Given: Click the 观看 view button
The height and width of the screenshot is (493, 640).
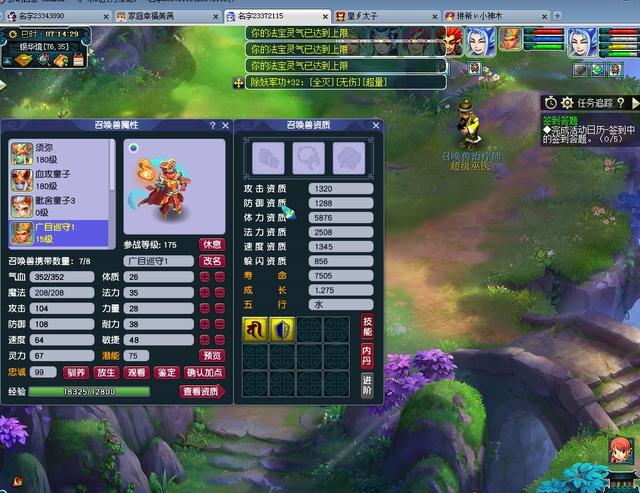Looking at the screenshot, I should tap(137, 372).
